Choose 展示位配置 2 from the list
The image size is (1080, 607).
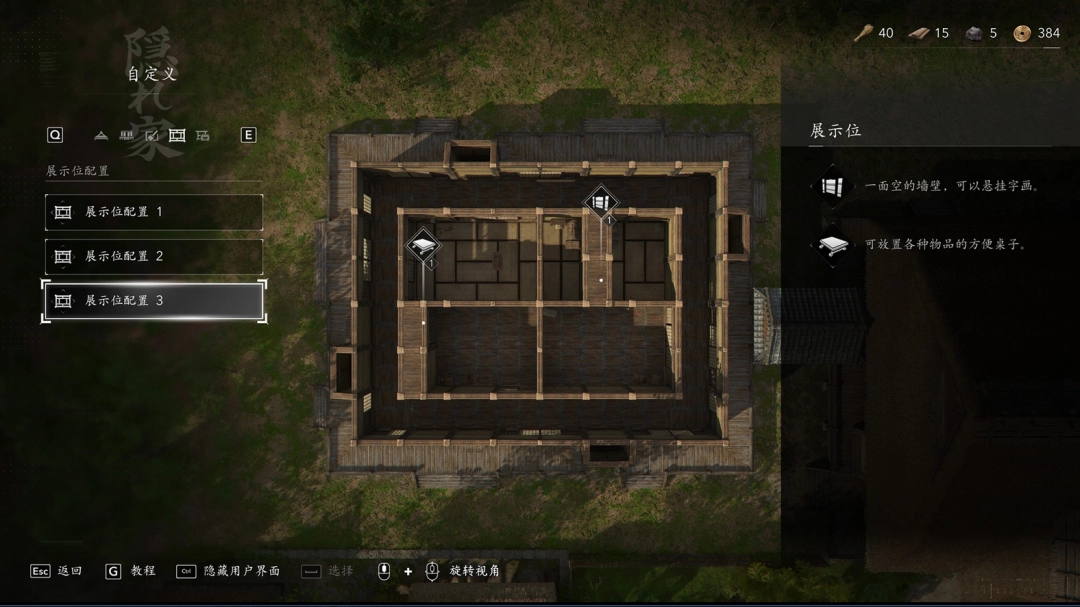pos(154,256)
